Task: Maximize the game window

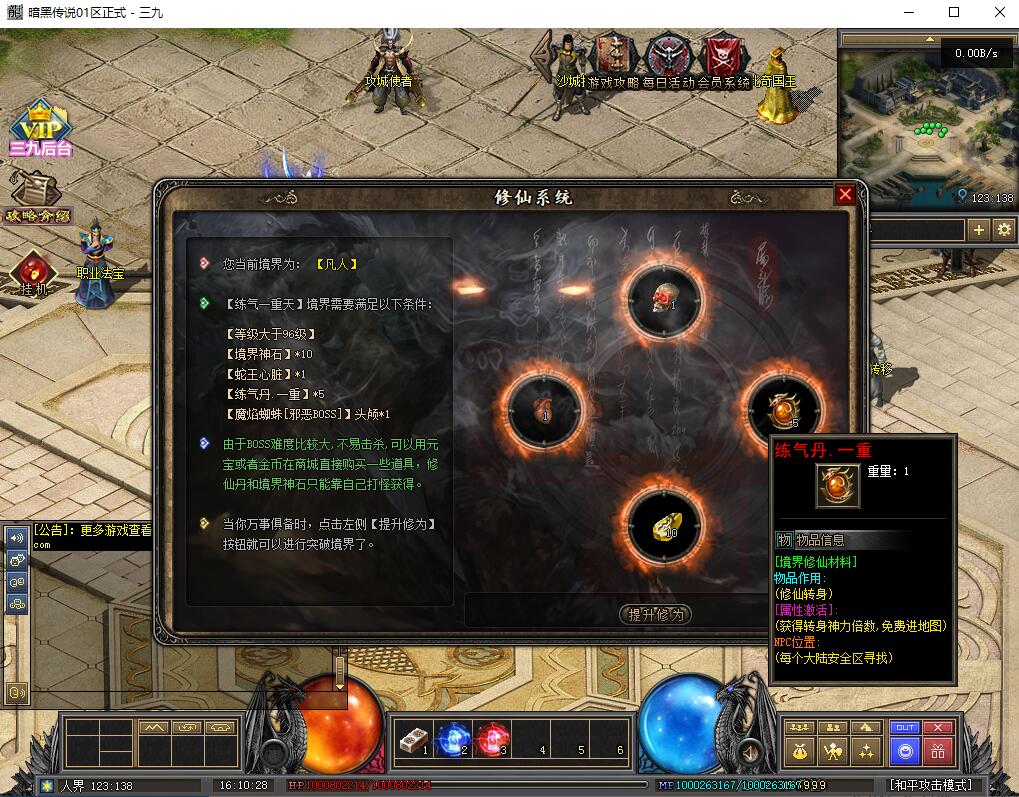Action: (x=953, y=12)
